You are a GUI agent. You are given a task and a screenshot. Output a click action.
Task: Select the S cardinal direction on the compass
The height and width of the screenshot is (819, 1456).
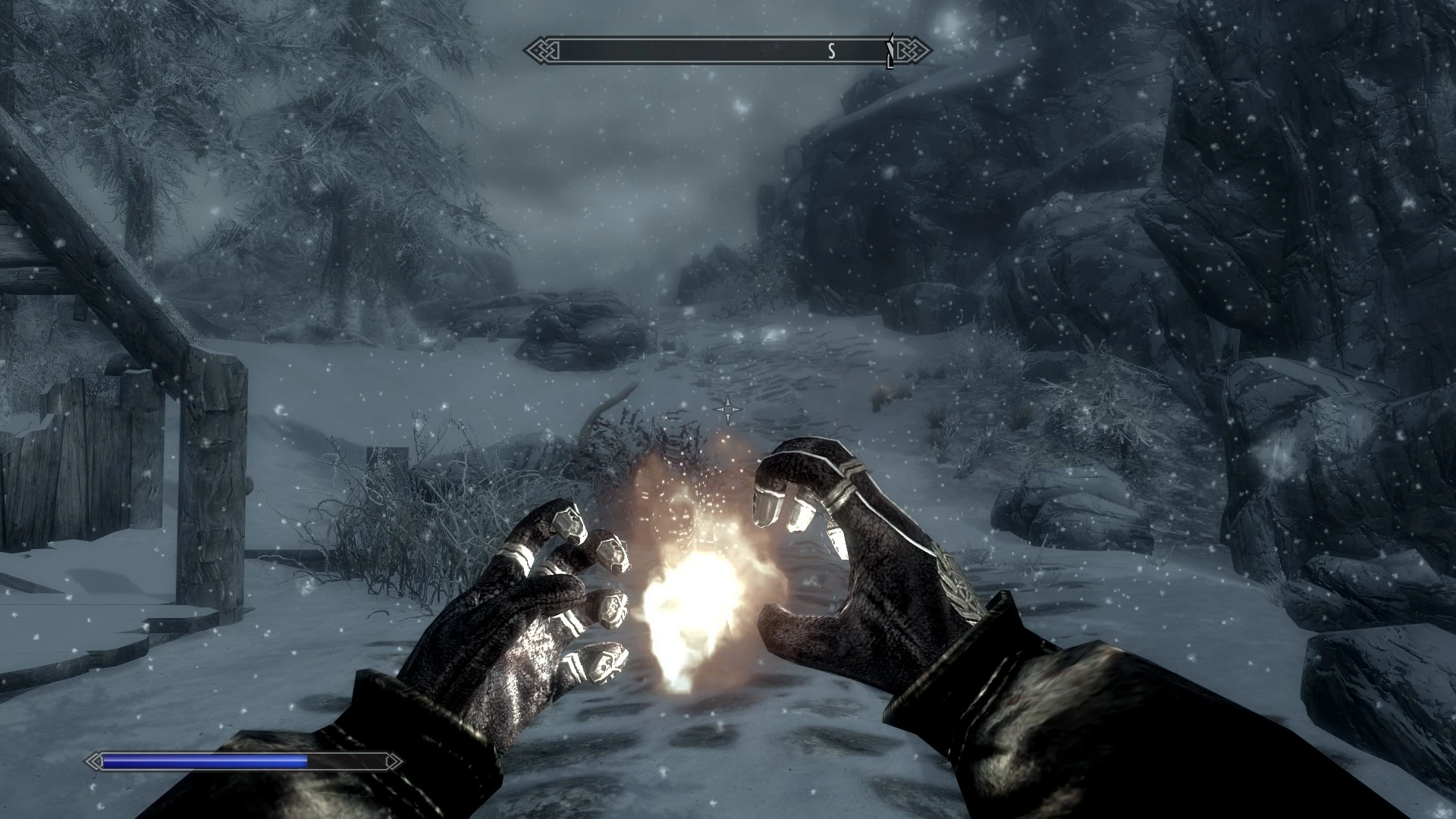(x=832, y=52)
